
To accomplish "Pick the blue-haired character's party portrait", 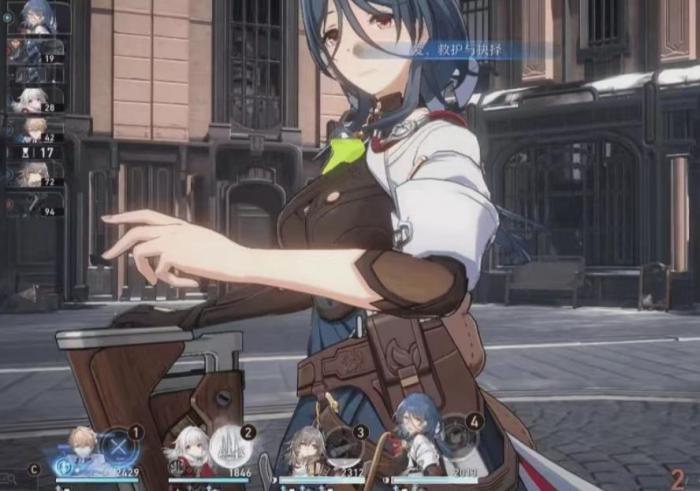I will coord(416,447).
